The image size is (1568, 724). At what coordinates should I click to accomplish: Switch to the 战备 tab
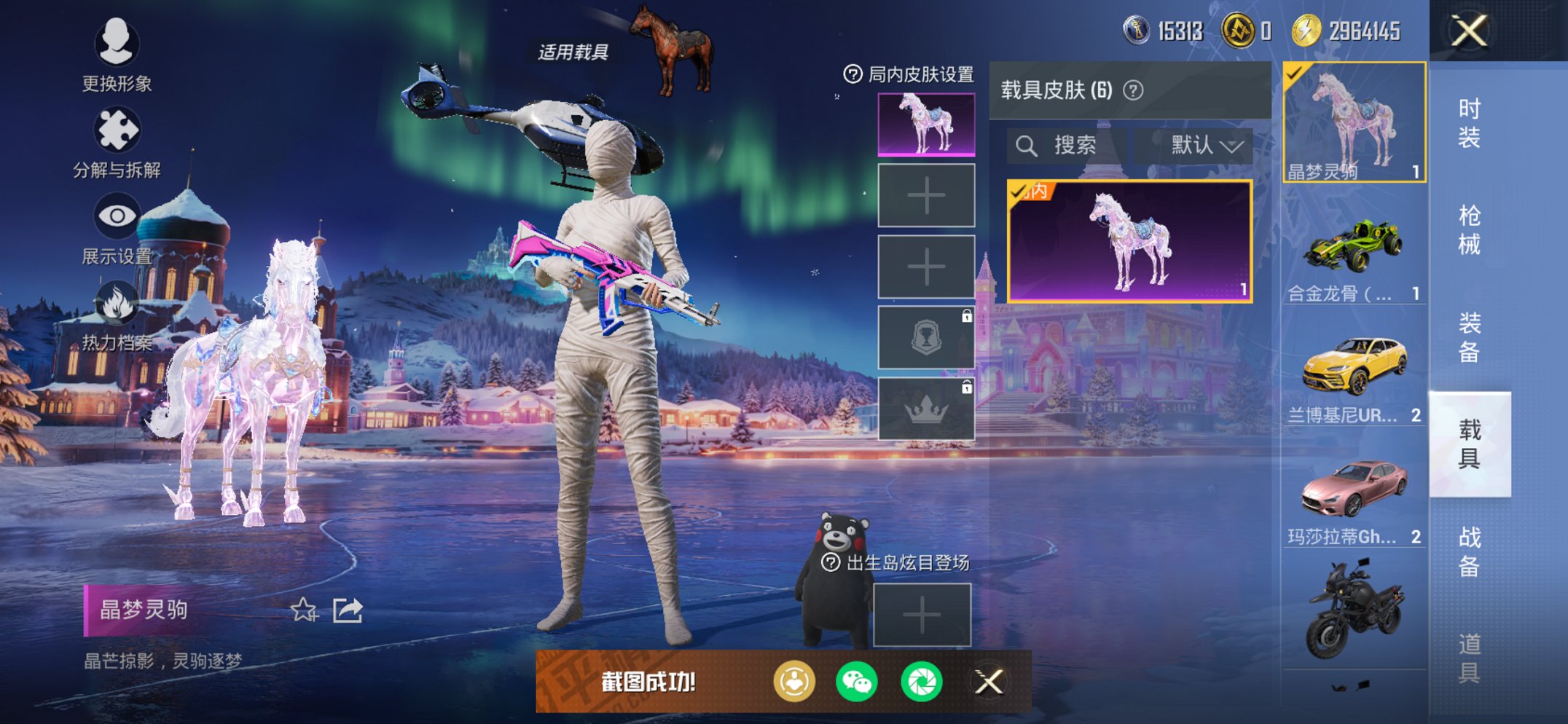(1469, 551)
